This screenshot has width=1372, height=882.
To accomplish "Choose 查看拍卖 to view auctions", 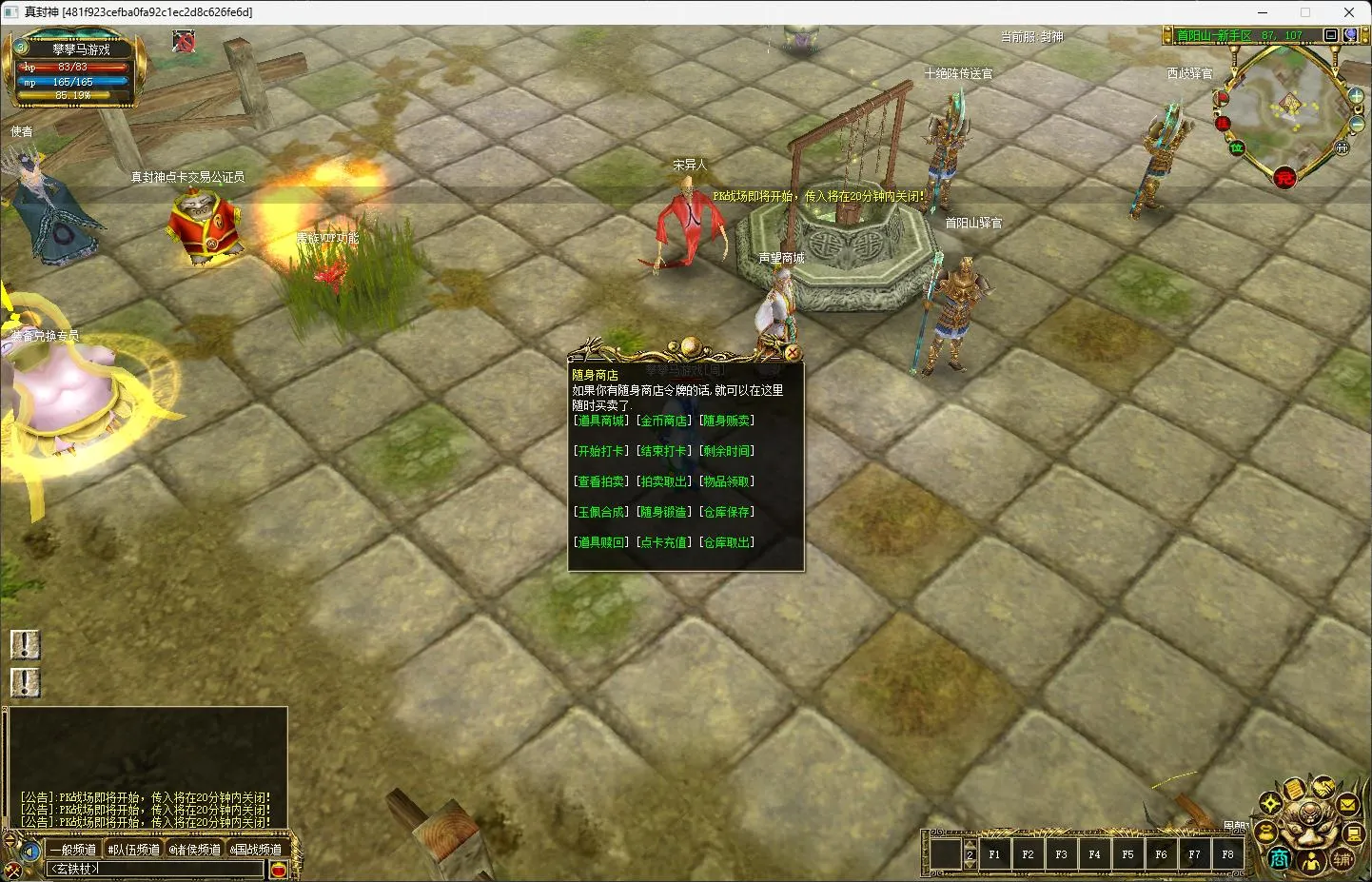I will point(600,481).
